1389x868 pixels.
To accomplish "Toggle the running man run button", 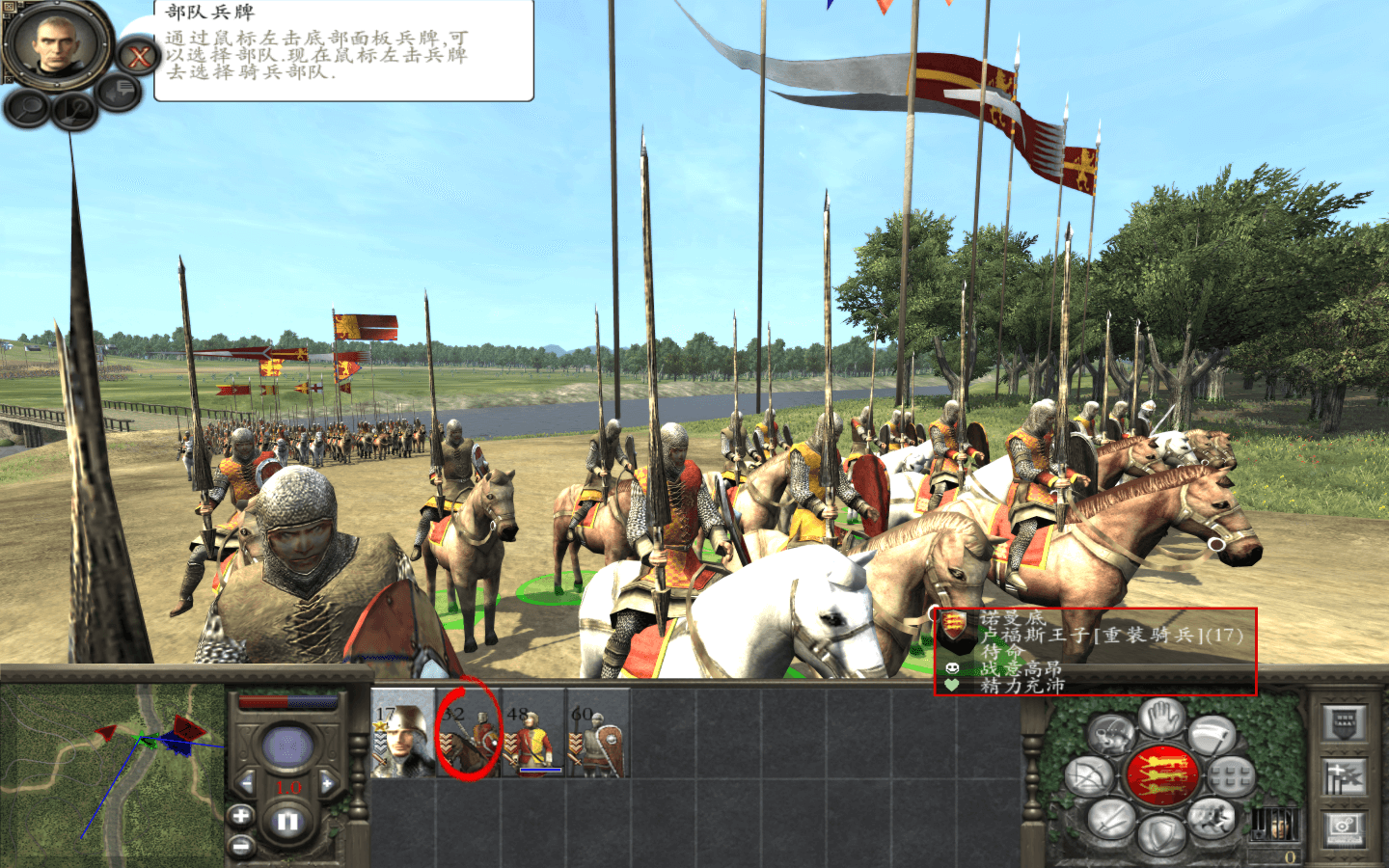I will (x=1212, y=819).
